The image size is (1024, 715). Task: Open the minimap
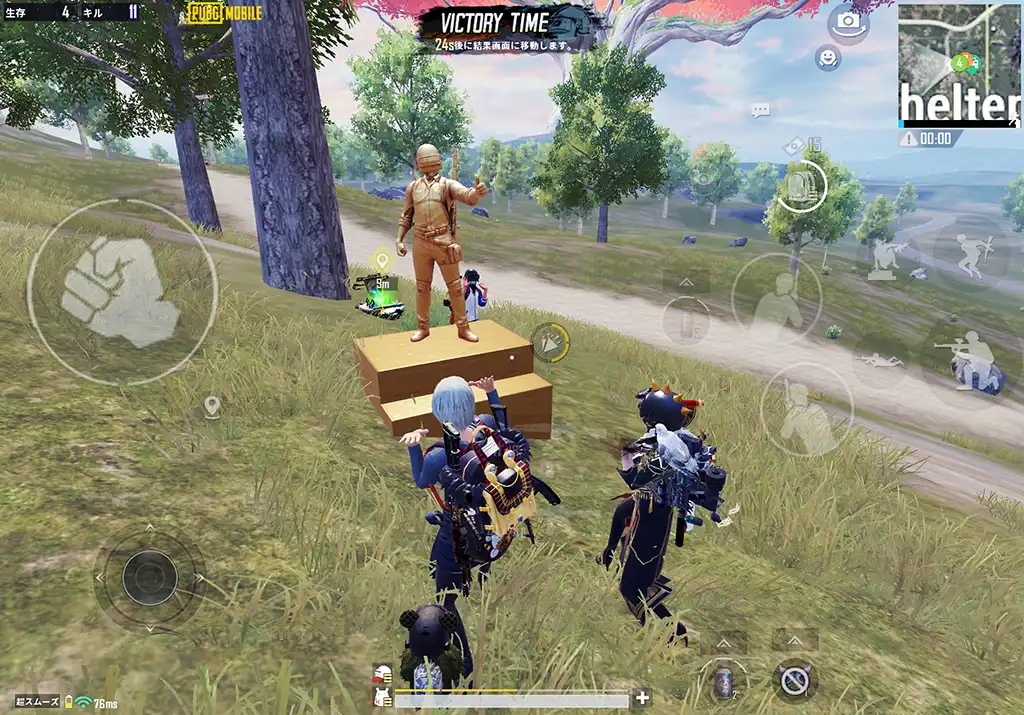coord(958,63)
